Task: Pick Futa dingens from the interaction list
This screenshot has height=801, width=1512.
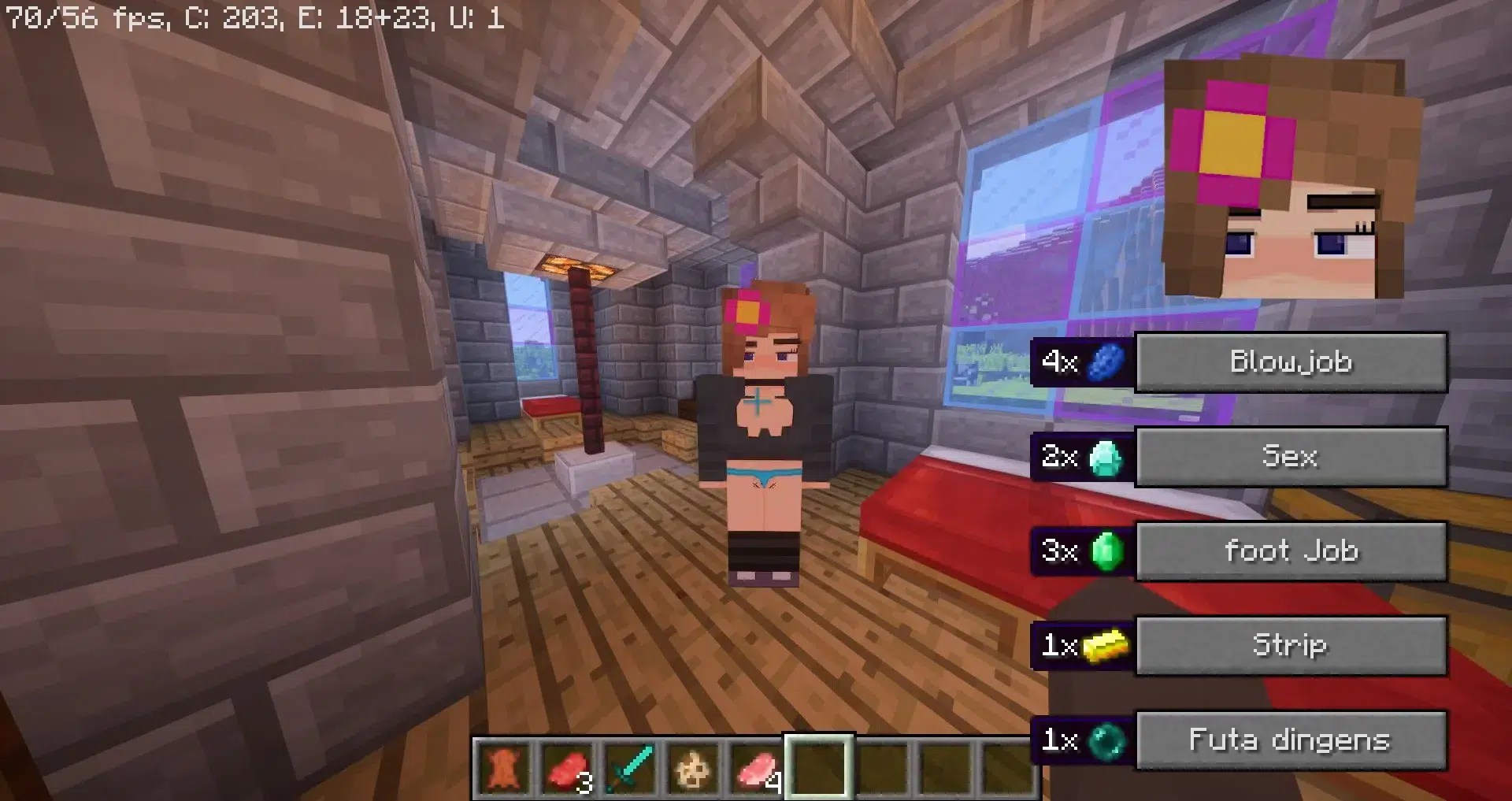Action: [1291, 740]
